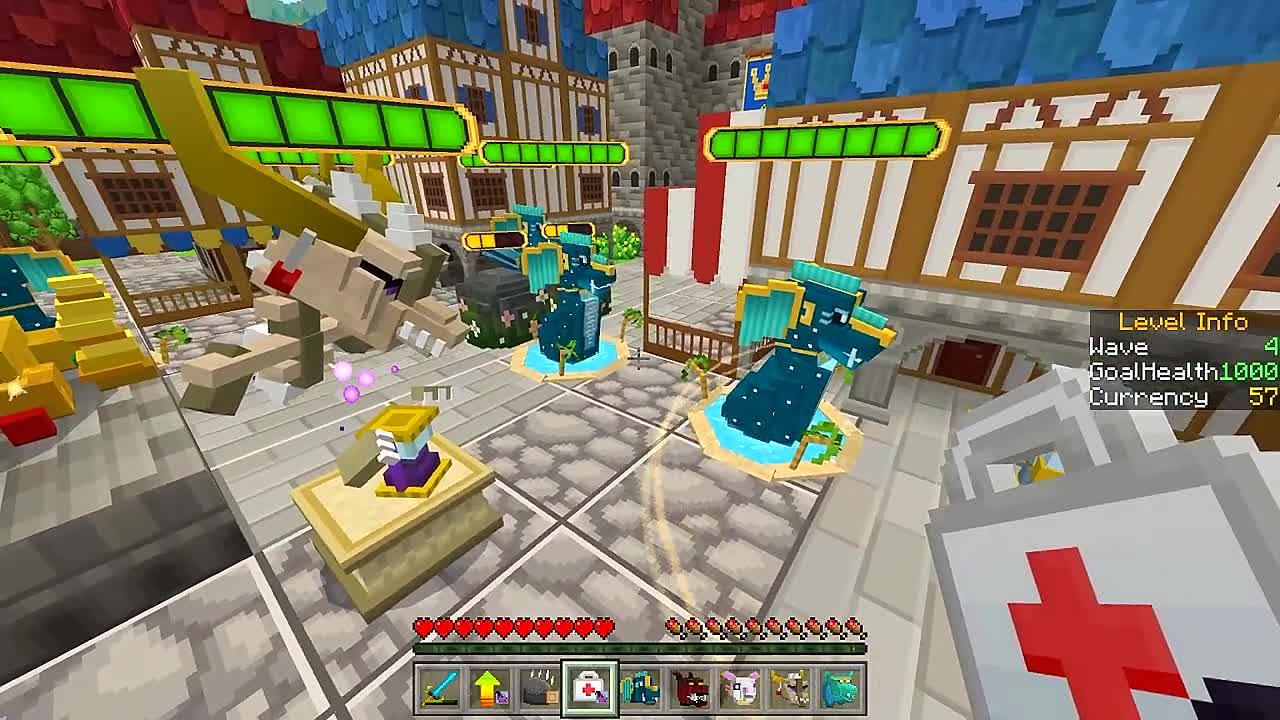
Task: Select the teal sea dragon tower slot
Action: coord(640,689)
